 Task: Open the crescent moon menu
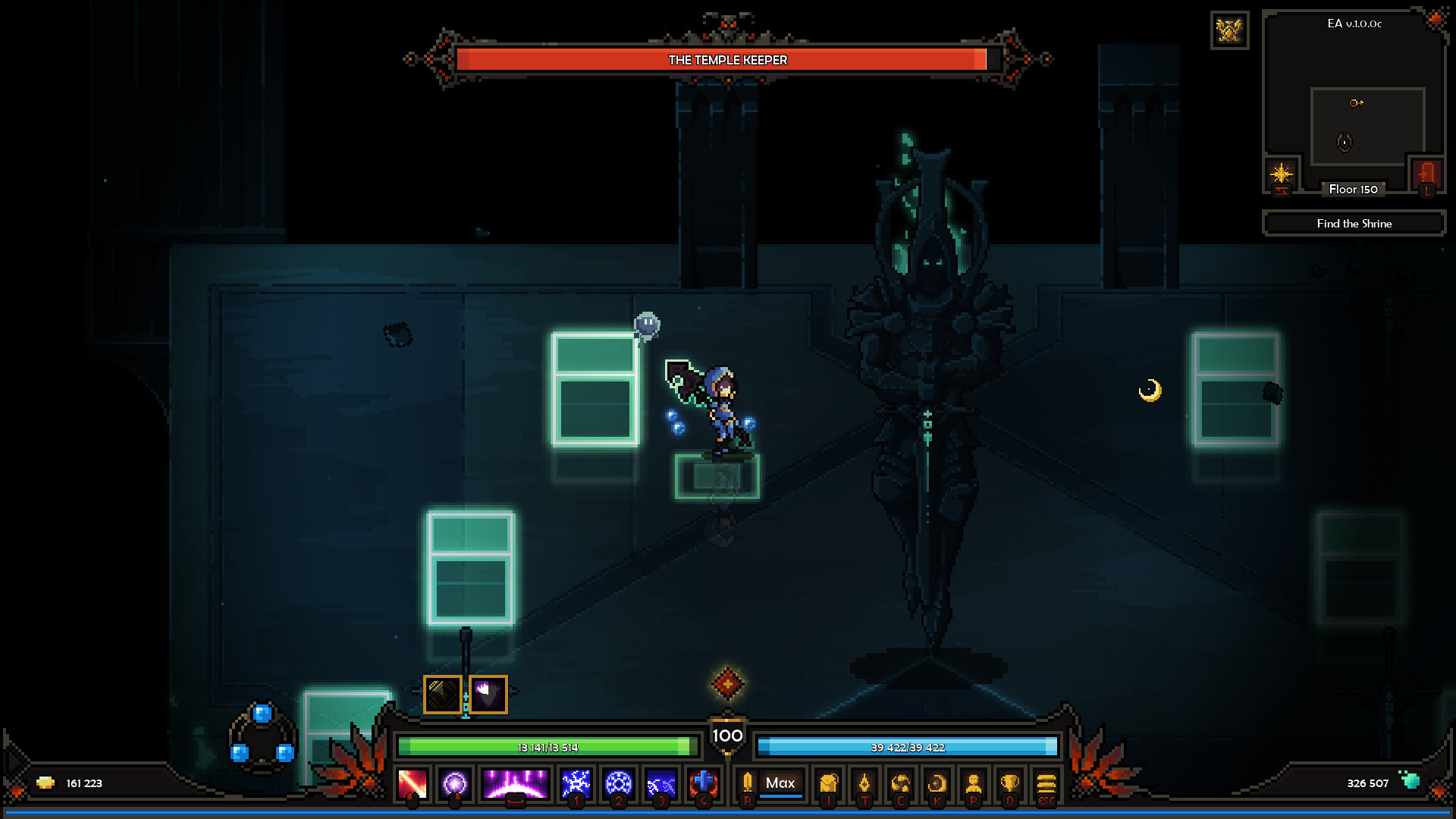(937, 783)
